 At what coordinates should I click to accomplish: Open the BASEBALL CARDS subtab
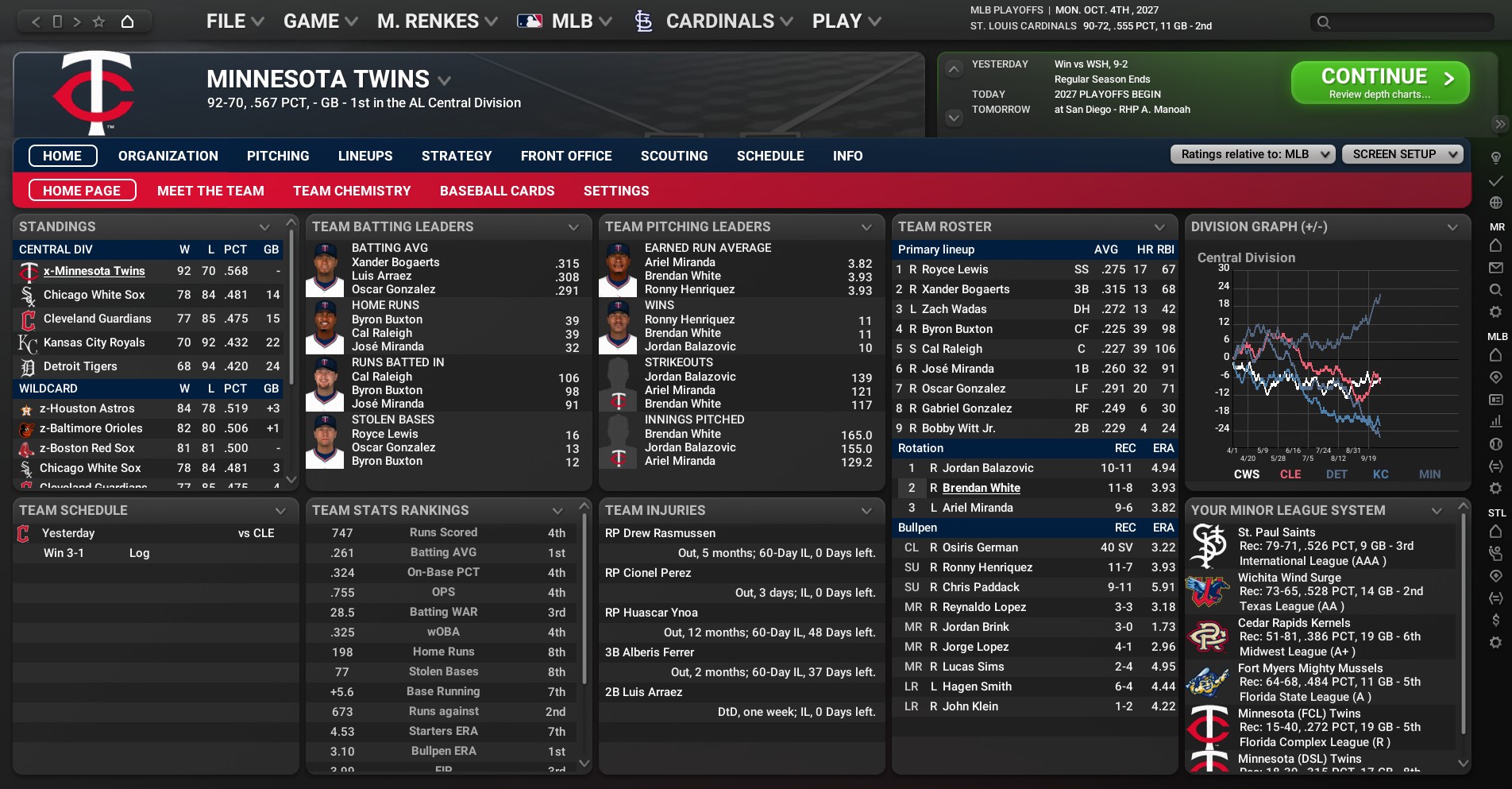497,191
